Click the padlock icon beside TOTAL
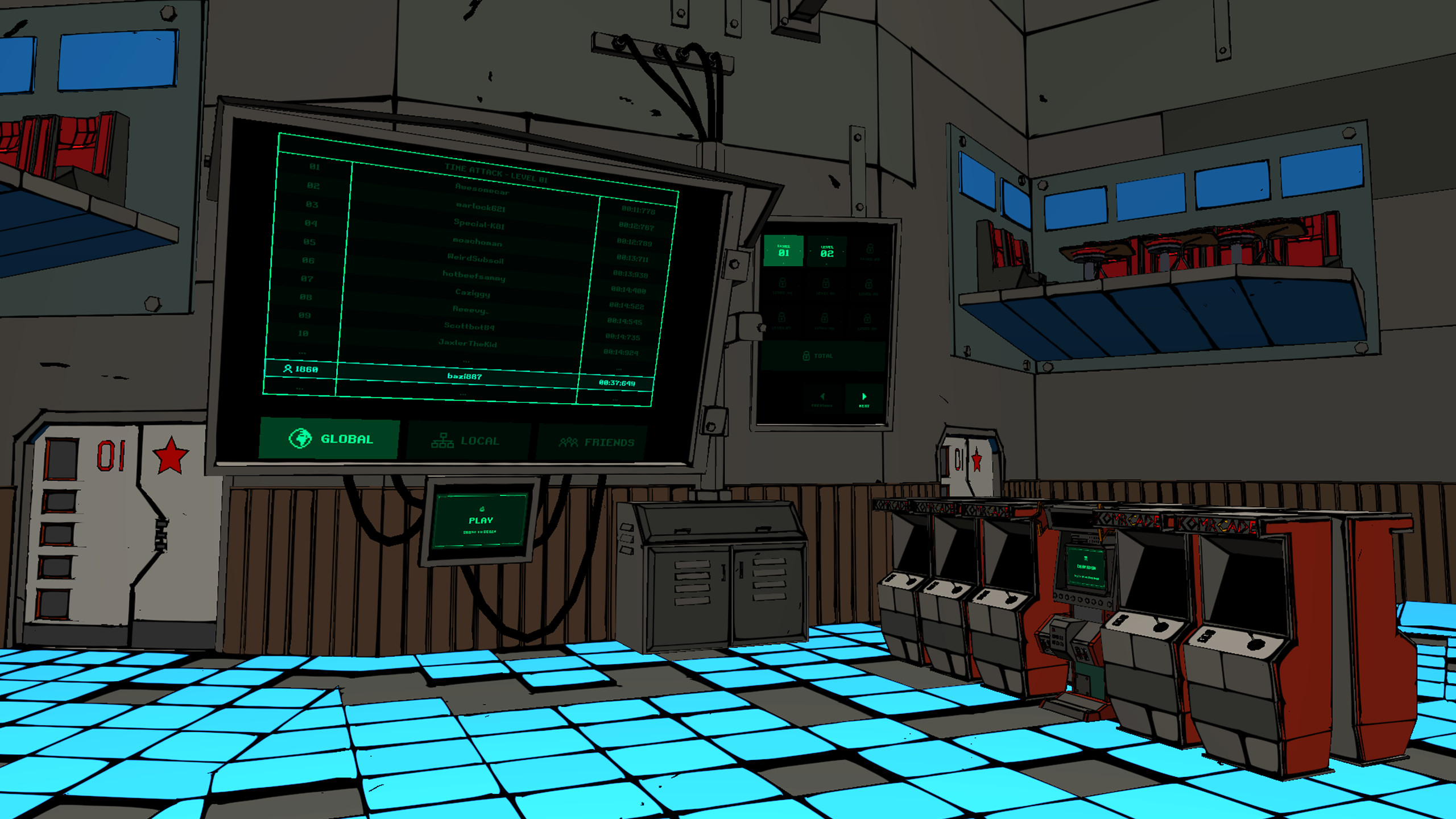 [806, 355]
